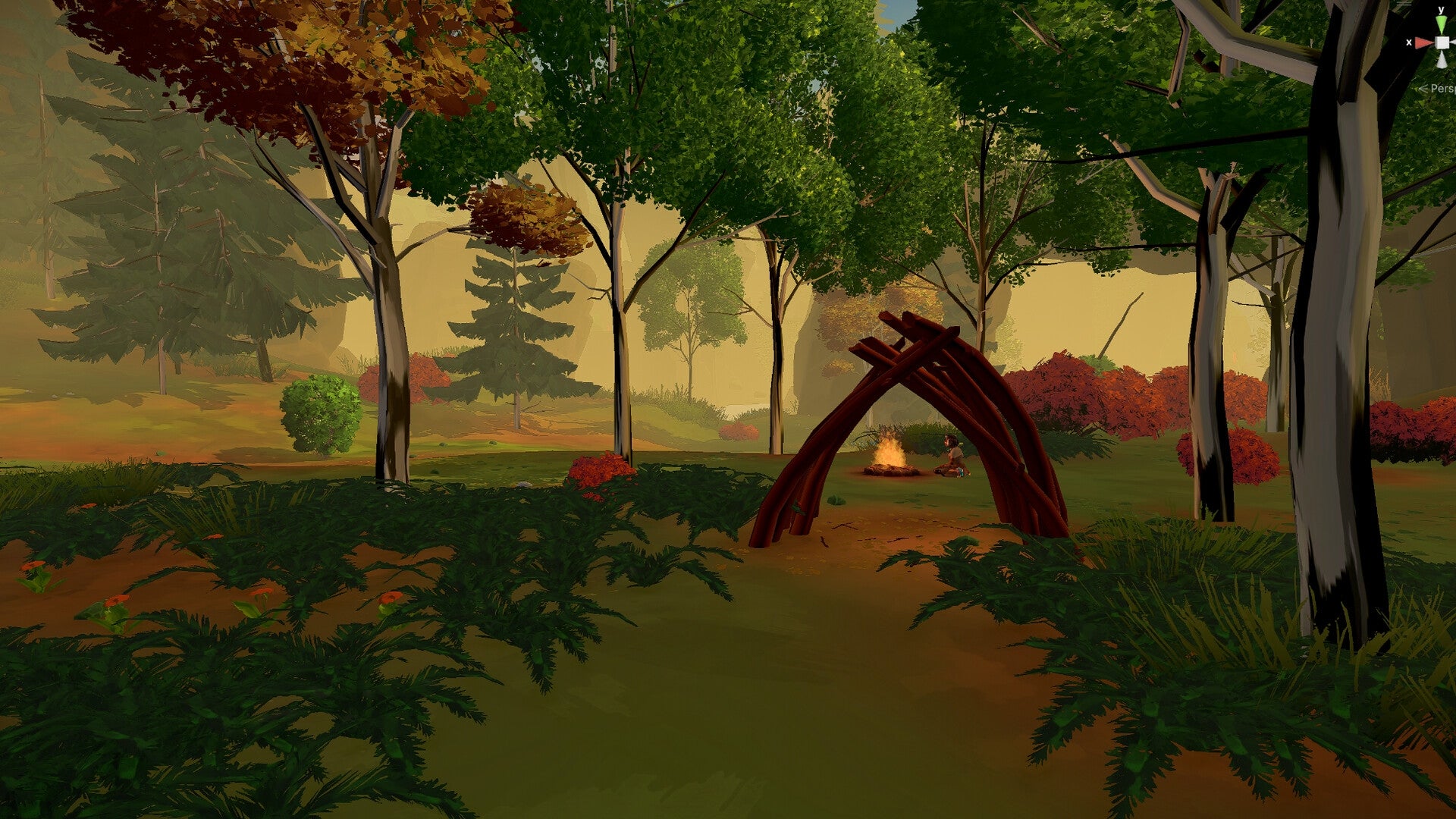Click the y axis label on the gizmo
Screen dimensions: 1456x819
tap(1441, 9)
